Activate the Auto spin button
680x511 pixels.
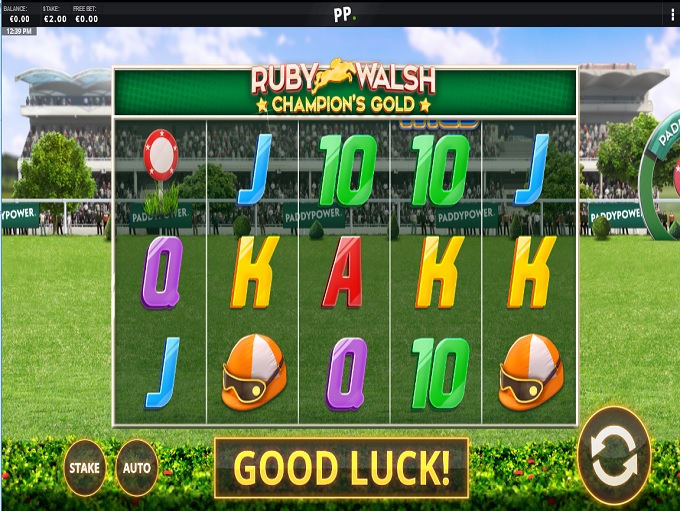click(x=137, y=467)
